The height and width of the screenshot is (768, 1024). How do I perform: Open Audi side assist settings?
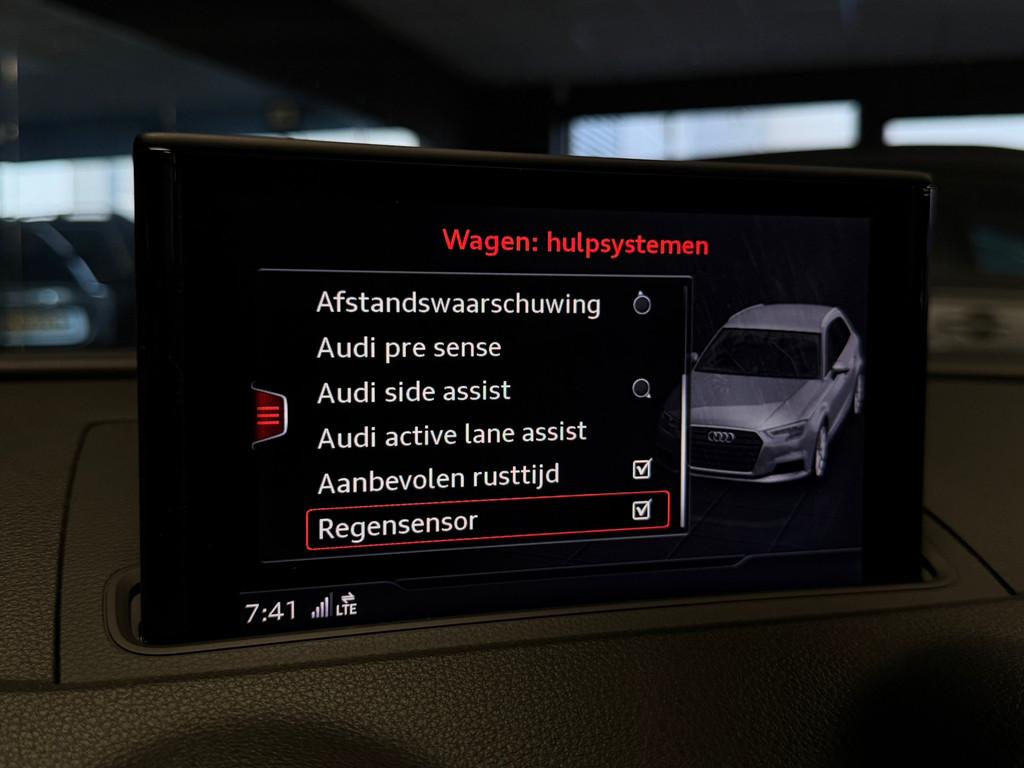click(x=414, y=391)
